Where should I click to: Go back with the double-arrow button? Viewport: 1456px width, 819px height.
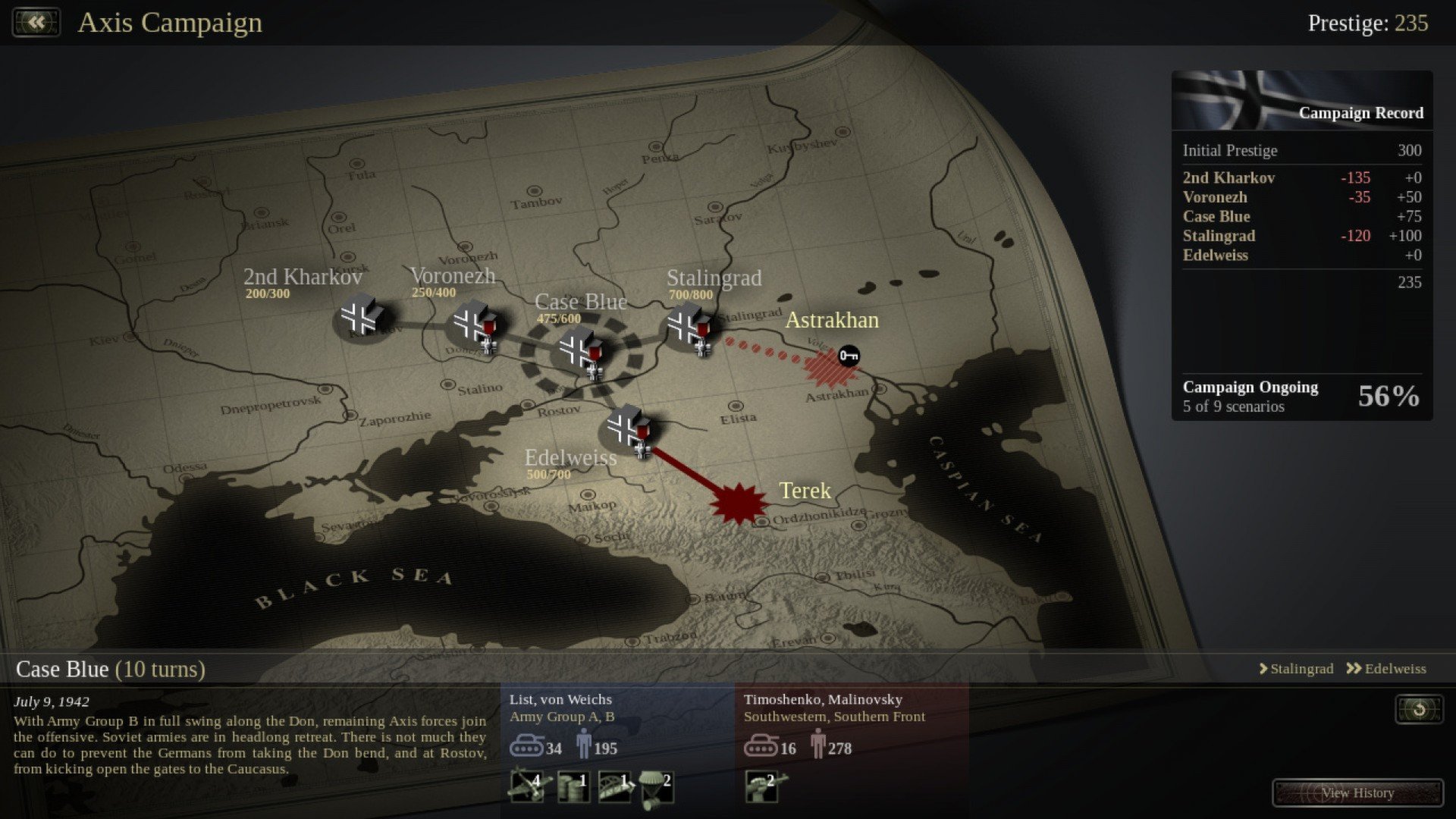pos(36,22)
